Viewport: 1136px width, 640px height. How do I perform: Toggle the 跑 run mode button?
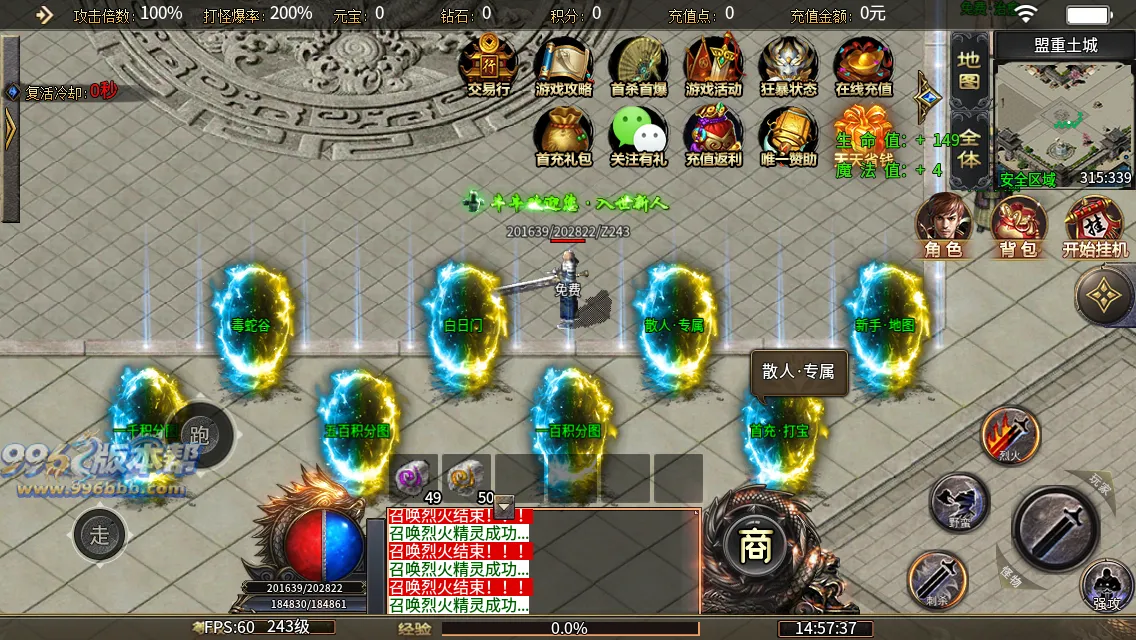(199, 435)
